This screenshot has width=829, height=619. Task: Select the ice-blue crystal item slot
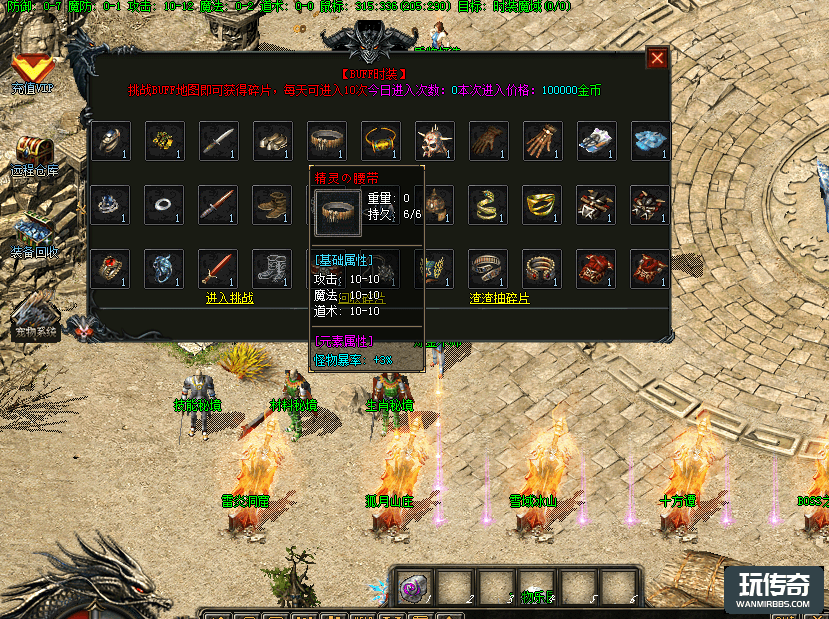click(650, 141)
